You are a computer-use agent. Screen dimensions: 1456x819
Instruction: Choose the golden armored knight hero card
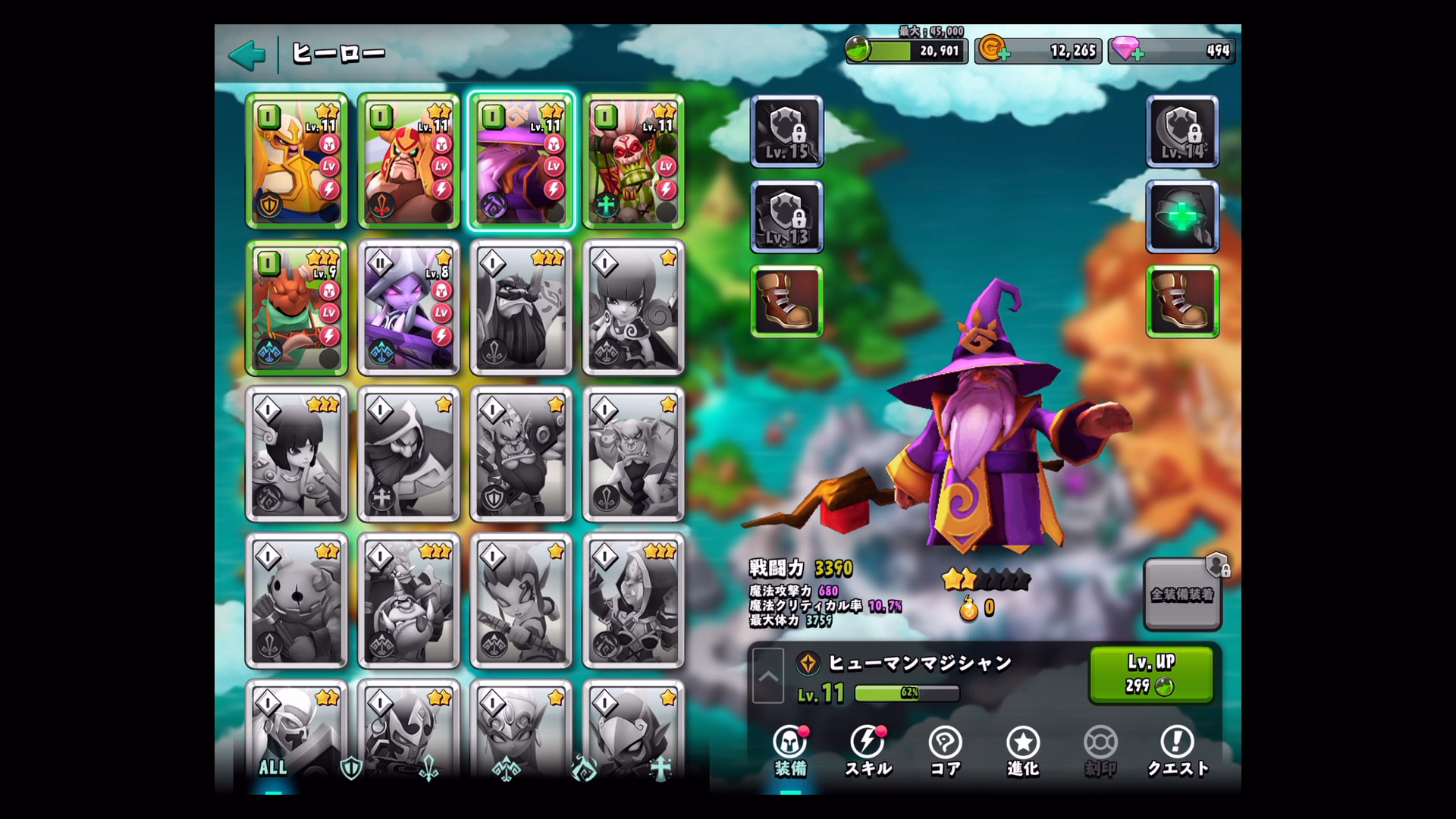[x=297, y=161]
